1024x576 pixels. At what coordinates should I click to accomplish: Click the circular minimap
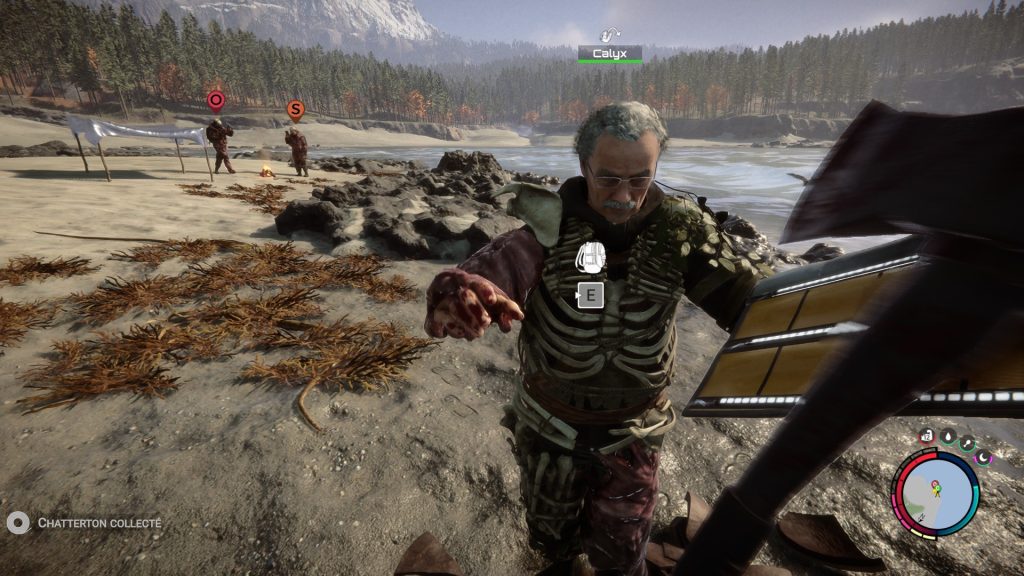[937, 493]
